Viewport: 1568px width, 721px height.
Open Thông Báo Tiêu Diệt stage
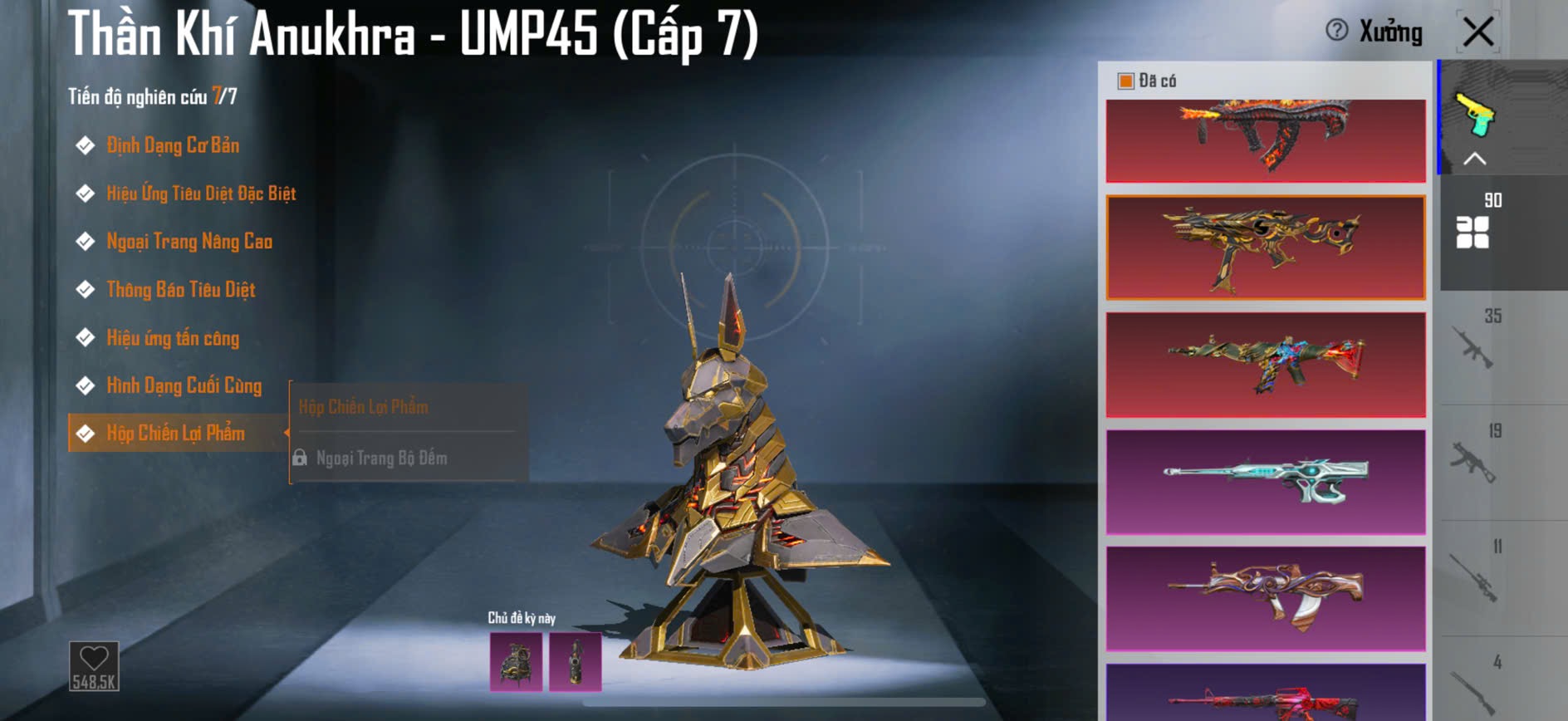coord(180,290)
